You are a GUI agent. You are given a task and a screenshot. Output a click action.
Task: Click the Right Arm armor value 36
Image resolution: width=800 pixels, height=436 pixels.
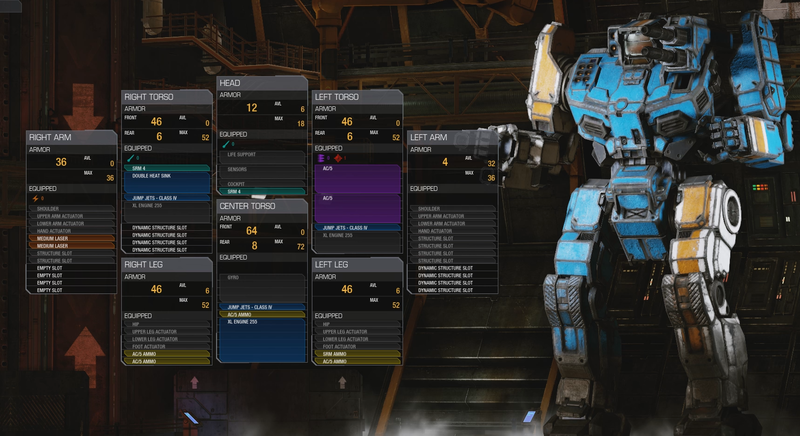(61, 162)
